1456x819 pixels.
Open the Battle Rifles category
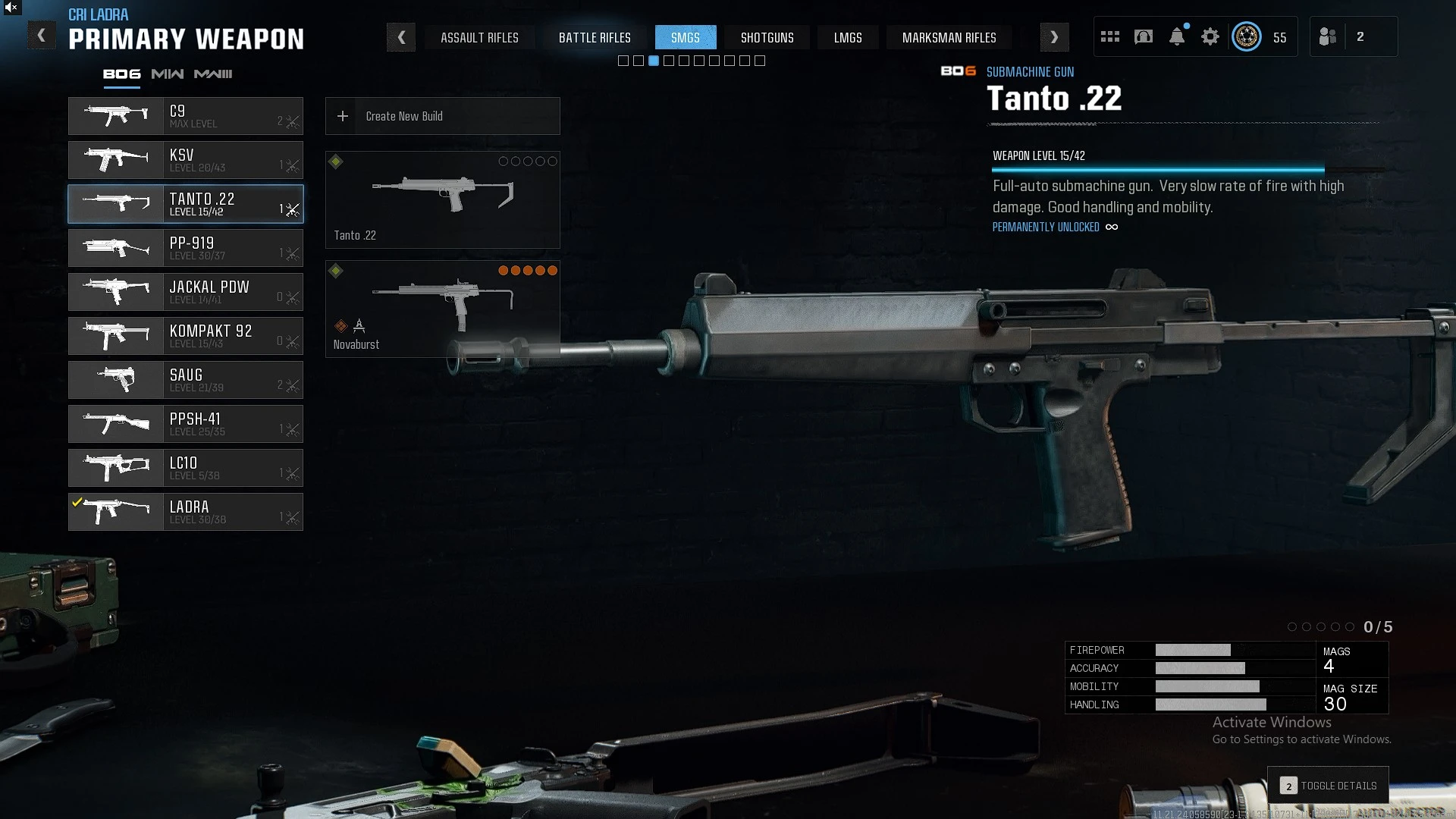click(x=595, y=37)
